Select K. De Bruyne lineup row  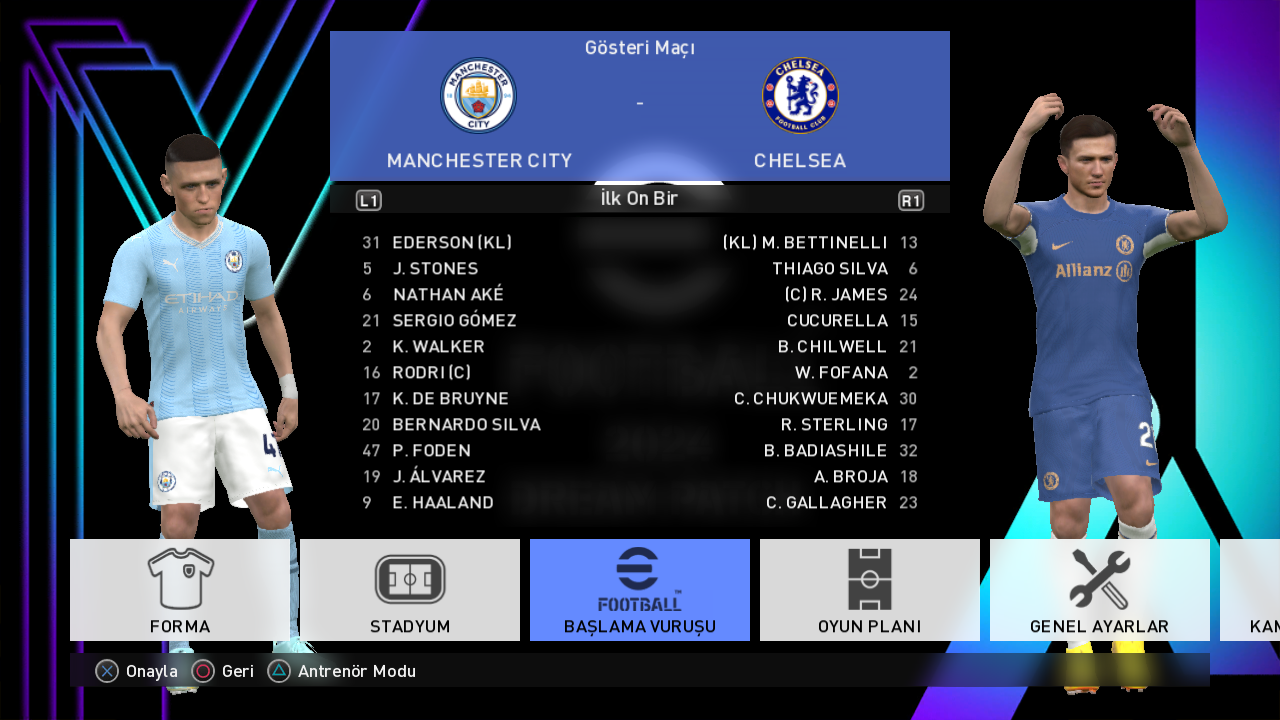coord(450,399)
